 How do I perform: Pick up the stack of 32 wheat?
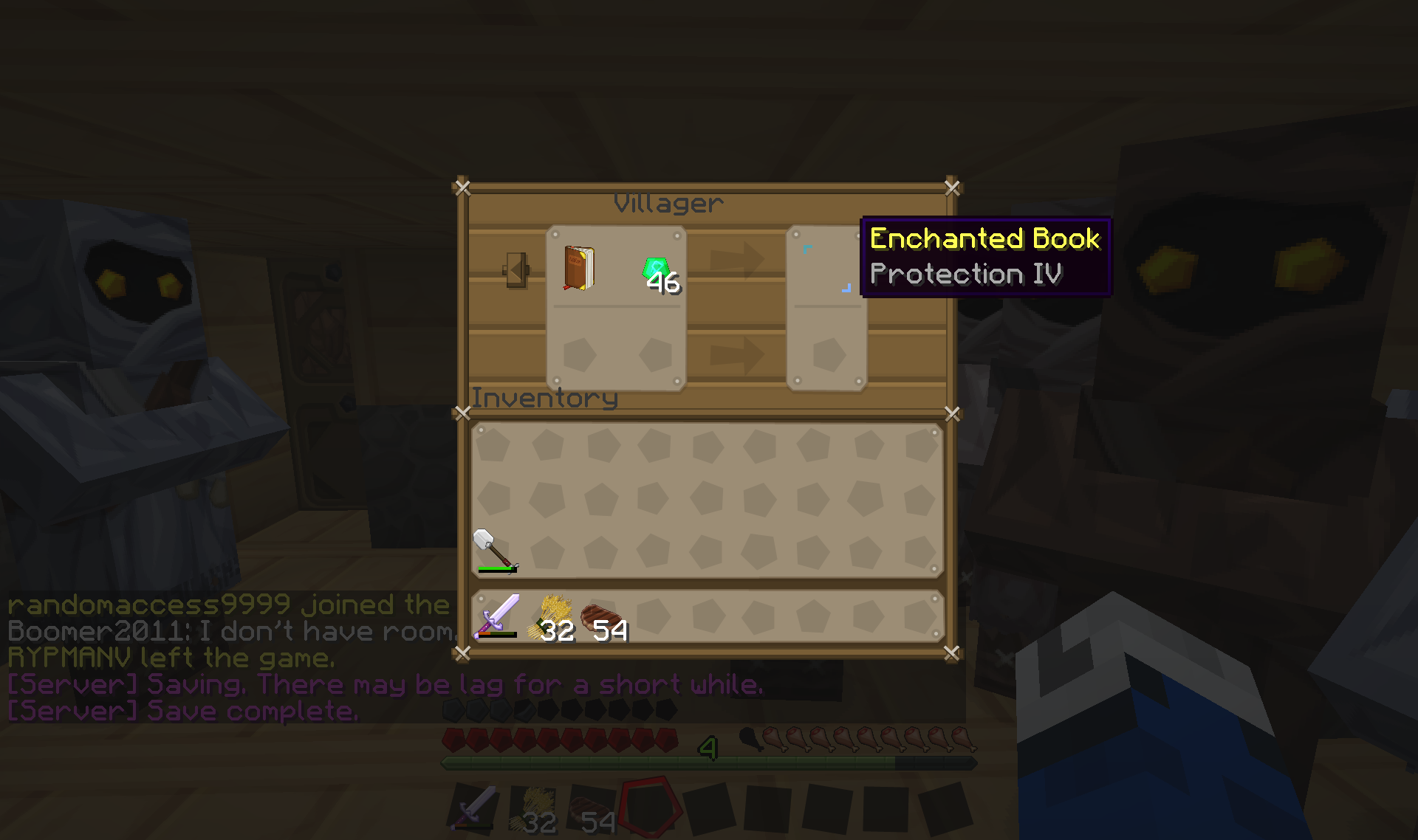(x=551, y=617)
